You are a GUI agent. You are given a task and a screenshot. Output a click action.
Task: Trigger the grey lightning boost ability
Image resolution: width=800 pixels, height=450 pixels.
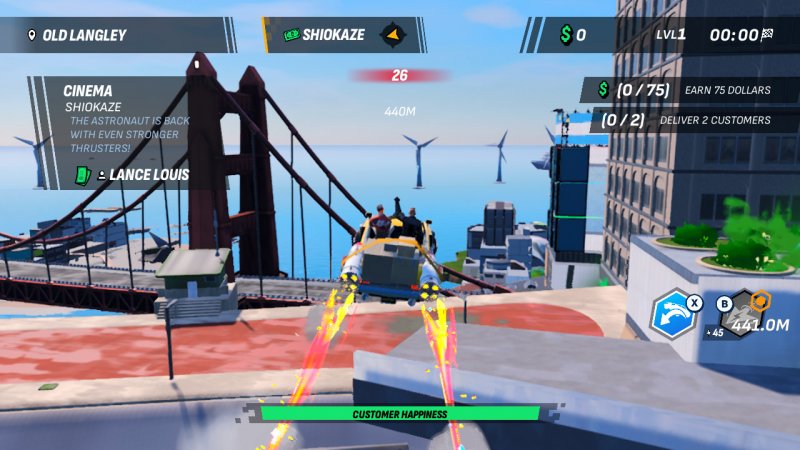[x=743, y=312]
